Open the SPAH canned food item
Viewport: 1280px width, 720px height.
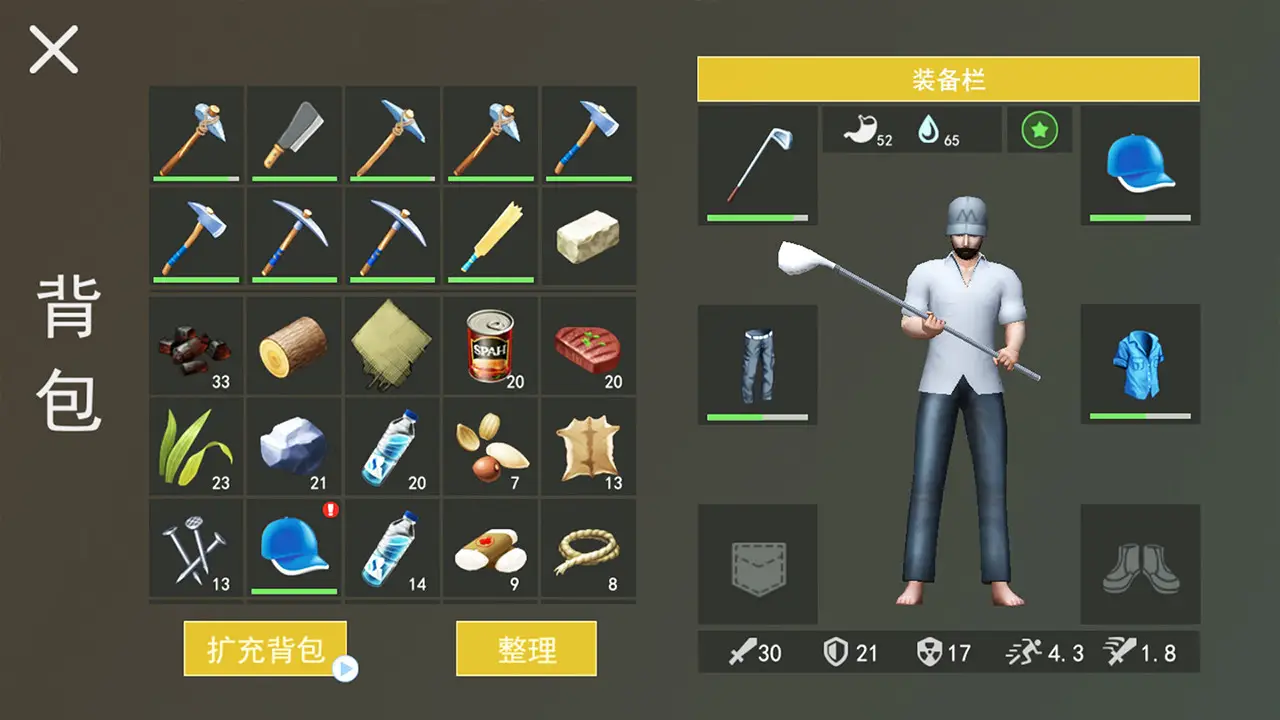click(x=489, y=345)
